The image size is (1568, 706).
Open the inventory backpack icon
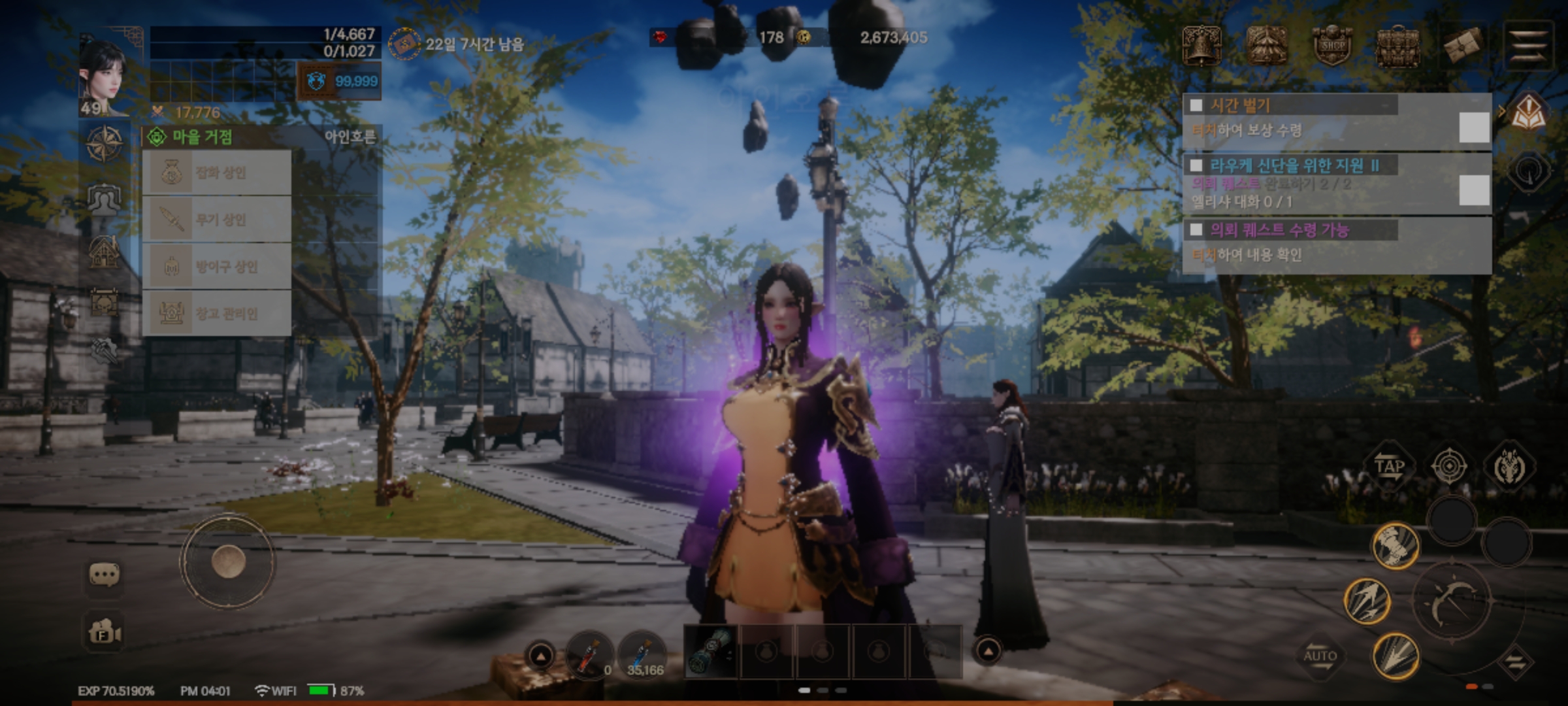[x=1397, y=46]
